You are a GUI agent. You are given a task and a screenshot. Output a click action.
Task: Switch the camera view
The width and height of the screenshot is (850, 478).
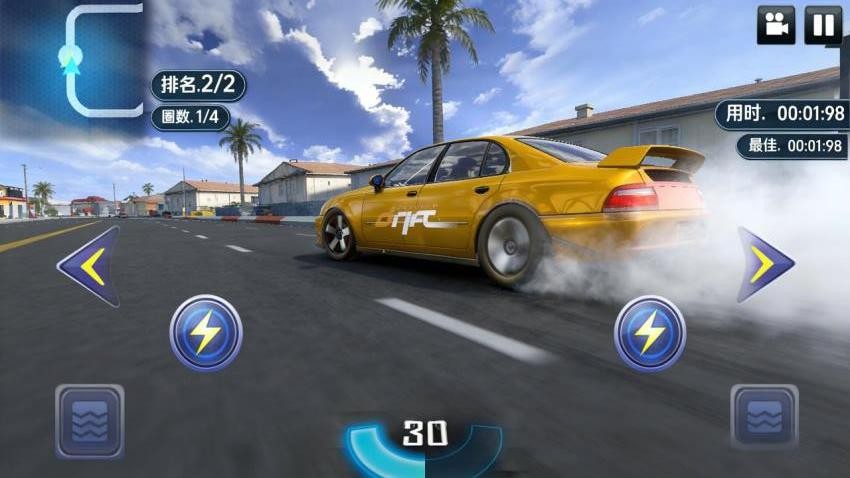[x=775, y=25]
